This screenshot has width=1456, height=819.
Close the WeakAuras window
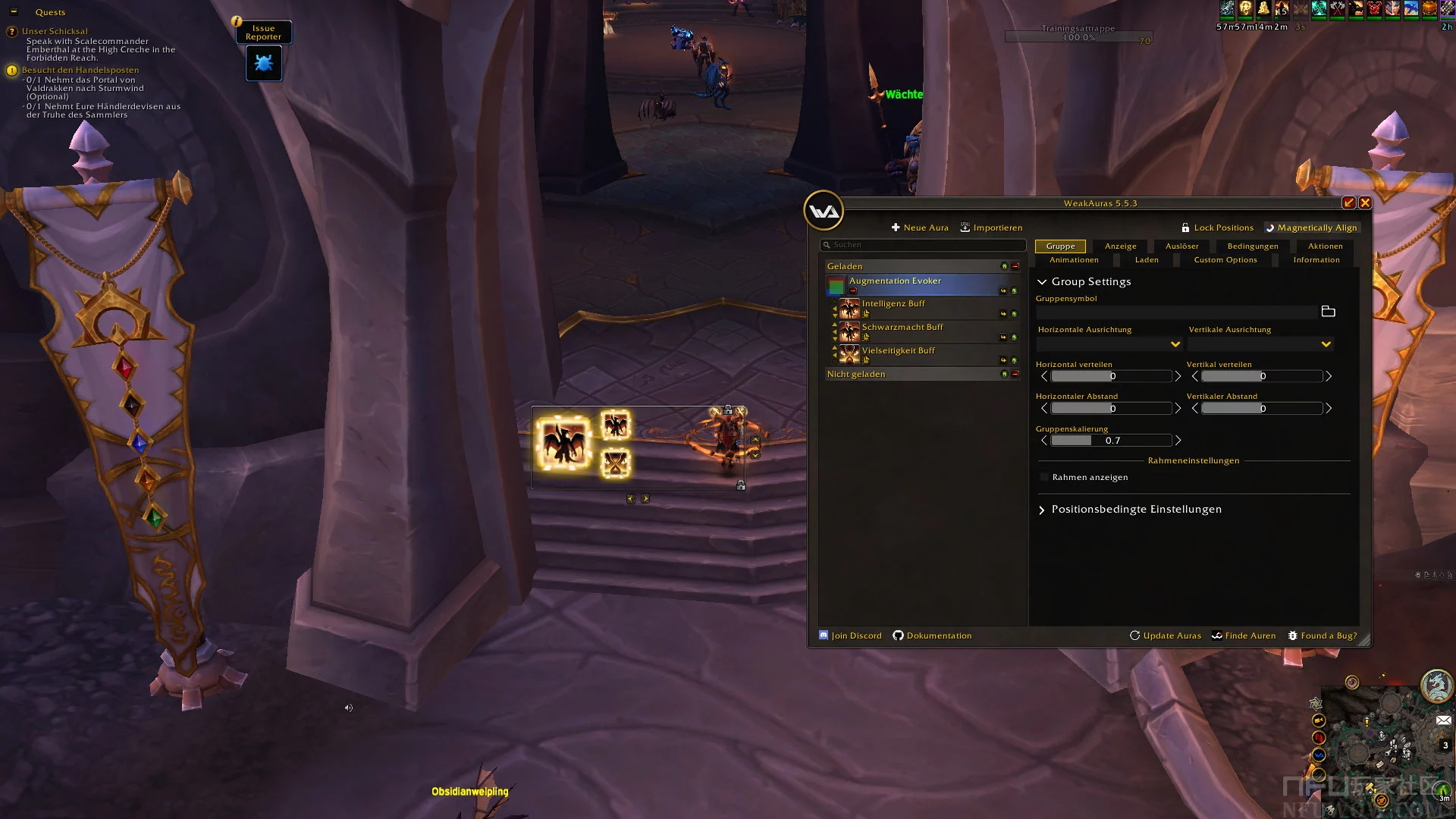click(1365, 202)
